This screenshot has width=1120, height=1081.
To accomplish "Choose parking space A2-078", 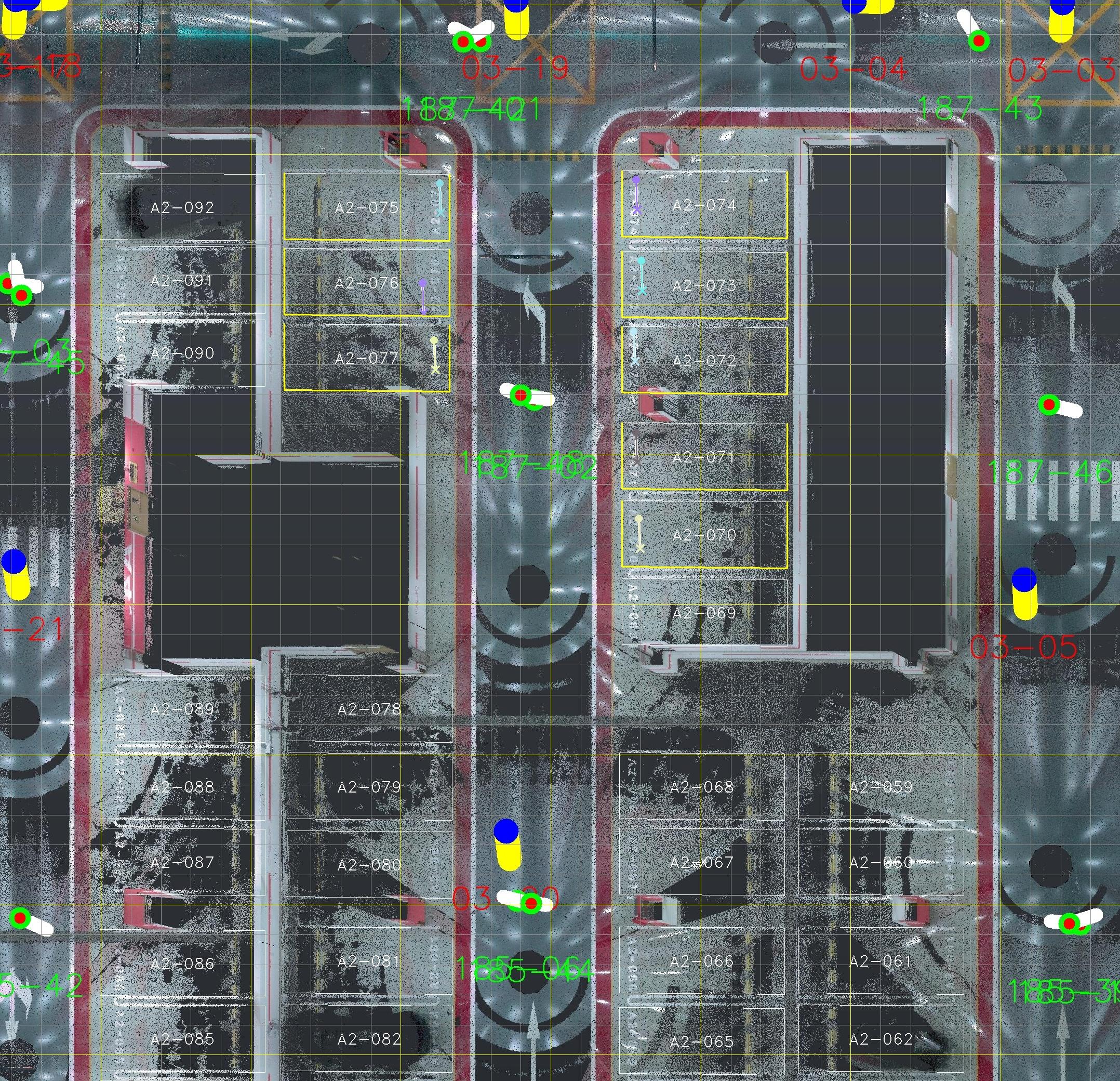I will [x=369, y=709].
